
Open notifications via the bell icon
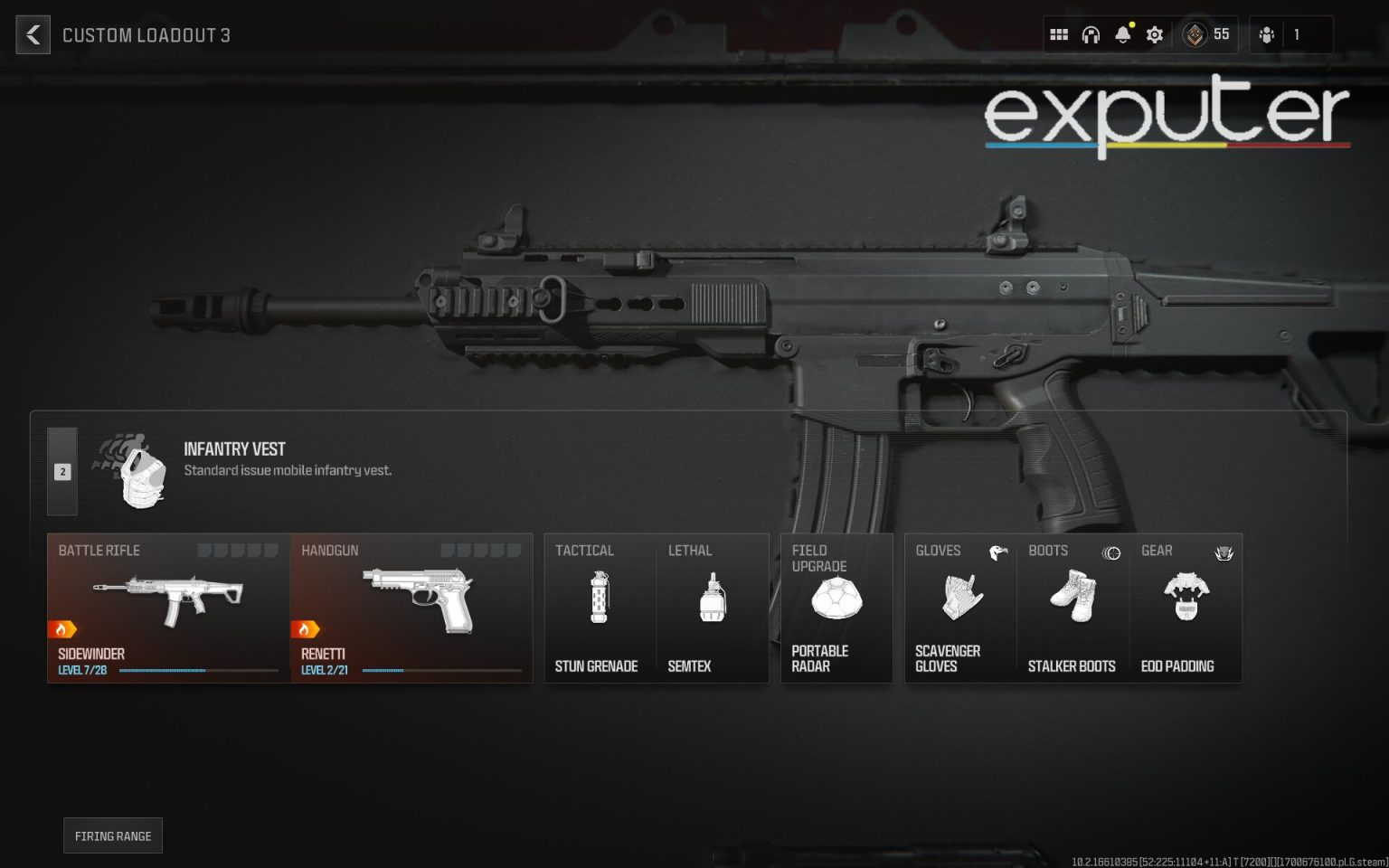pos(1122,34)
